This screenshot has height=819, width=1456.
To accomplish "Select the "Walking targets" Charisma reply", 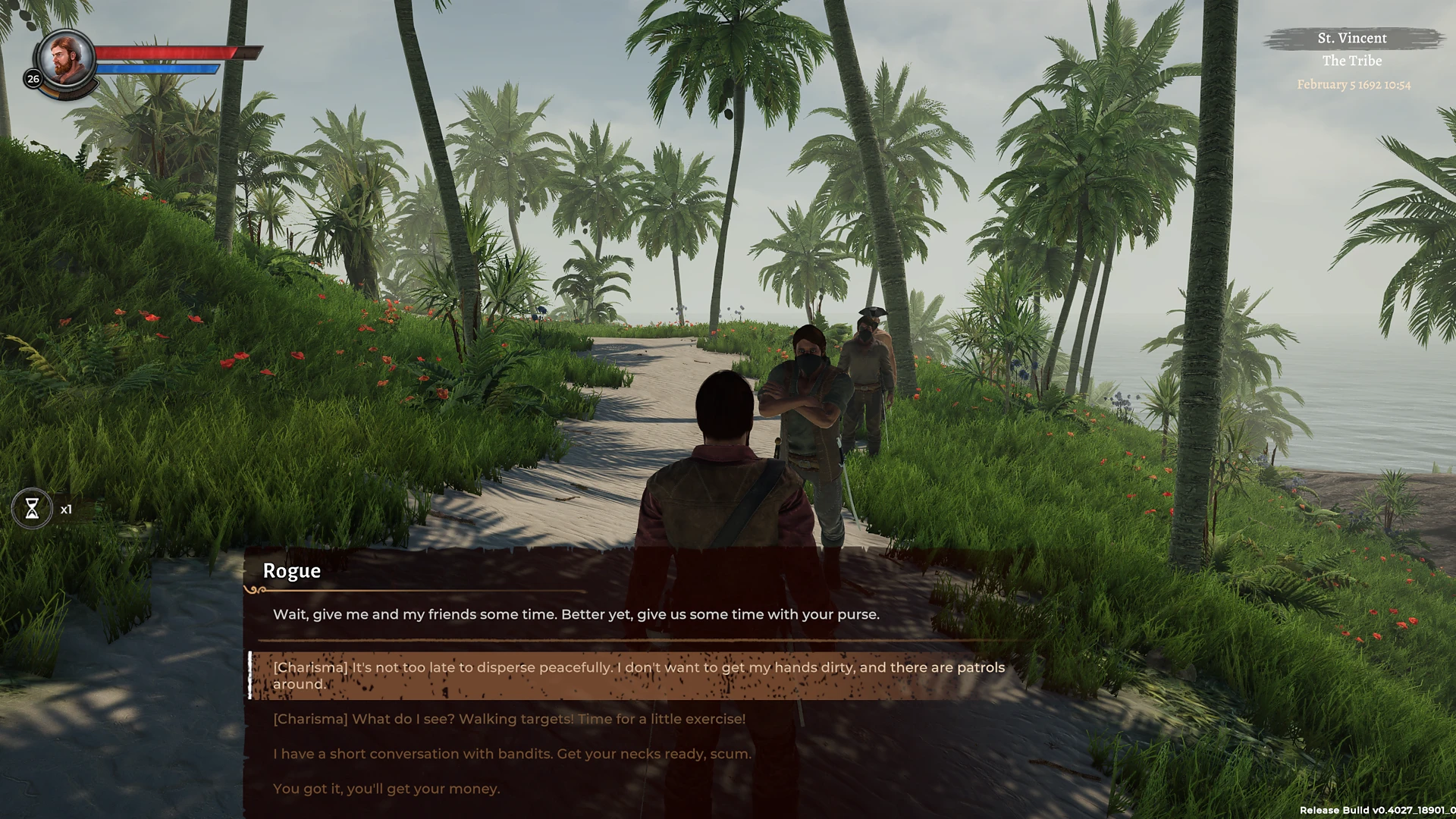I will tap(509, 719).
